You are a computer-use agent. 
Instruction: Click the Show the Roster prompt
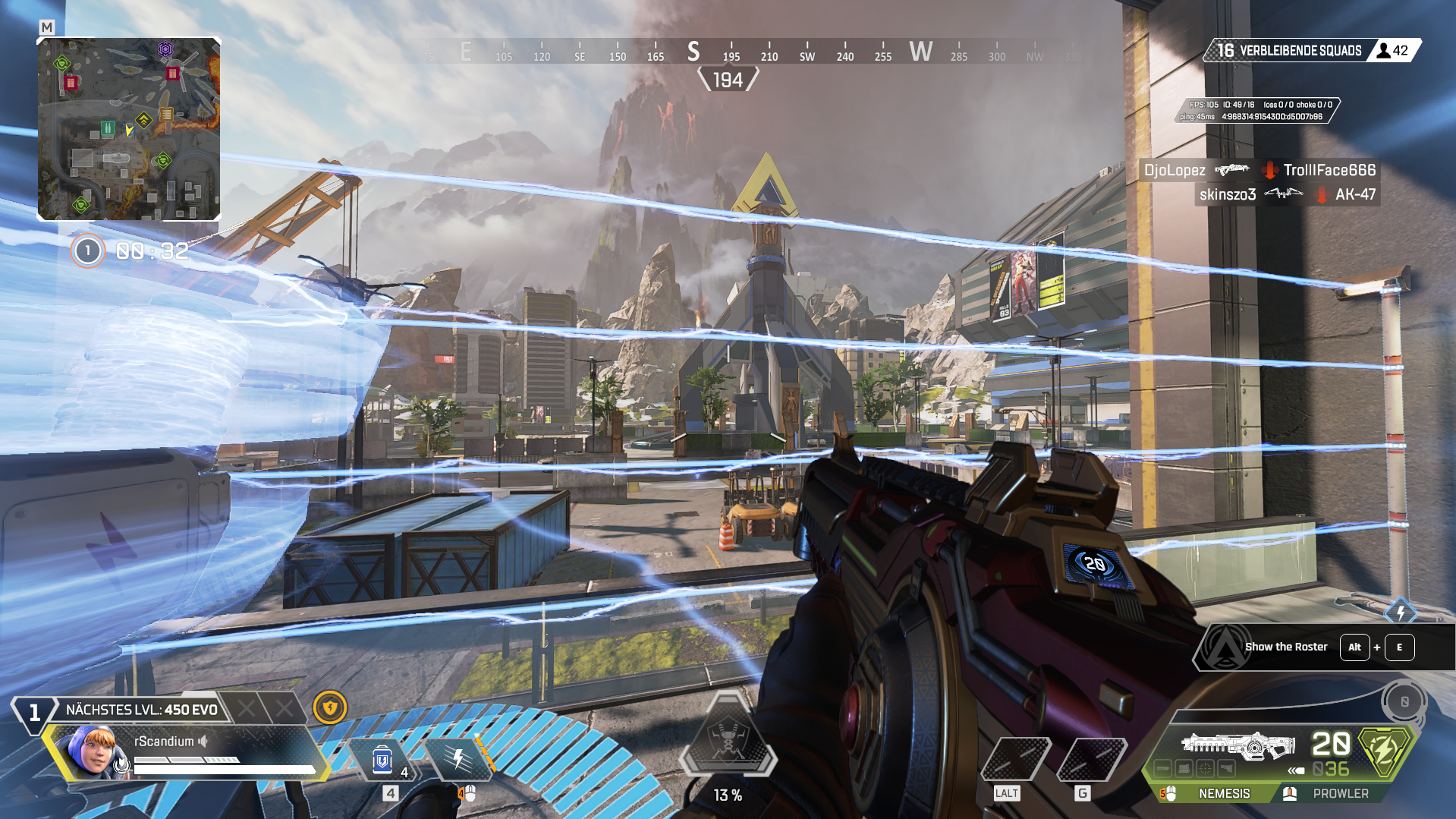(x=1285, y=647)
